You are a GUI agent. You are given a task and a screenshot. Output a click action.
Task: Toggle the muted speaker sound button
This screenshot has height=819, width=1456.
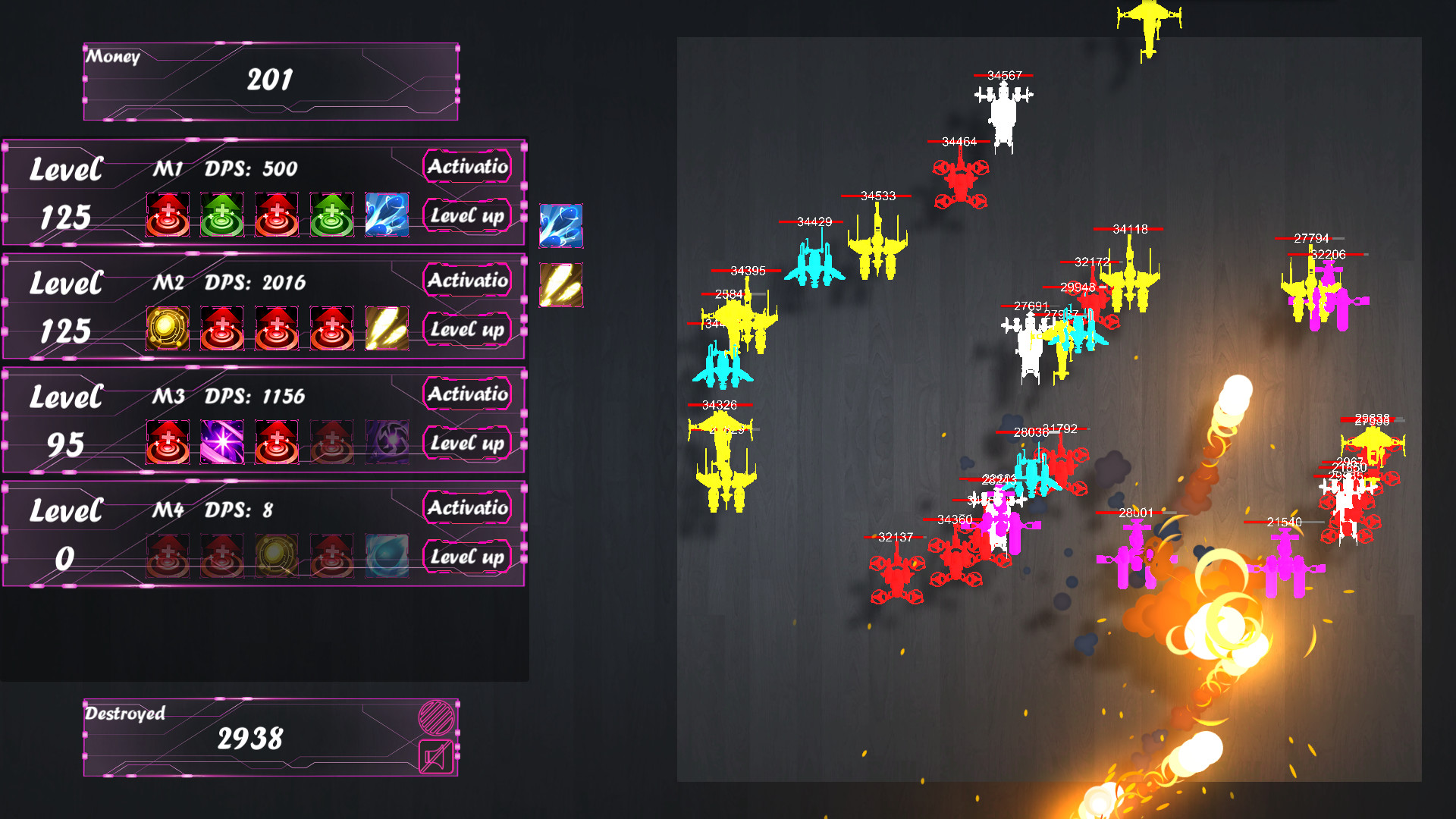tap(437, 756)
